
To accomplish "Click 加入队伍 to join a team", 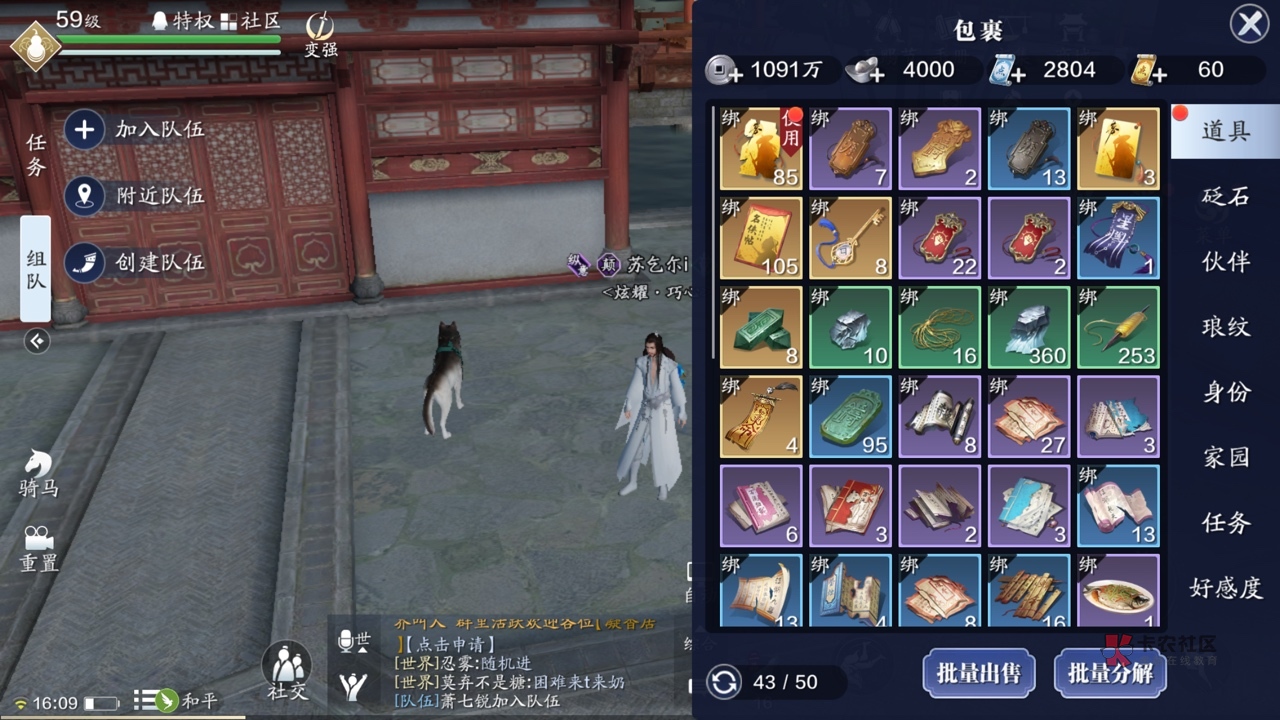I will [135, 129].
